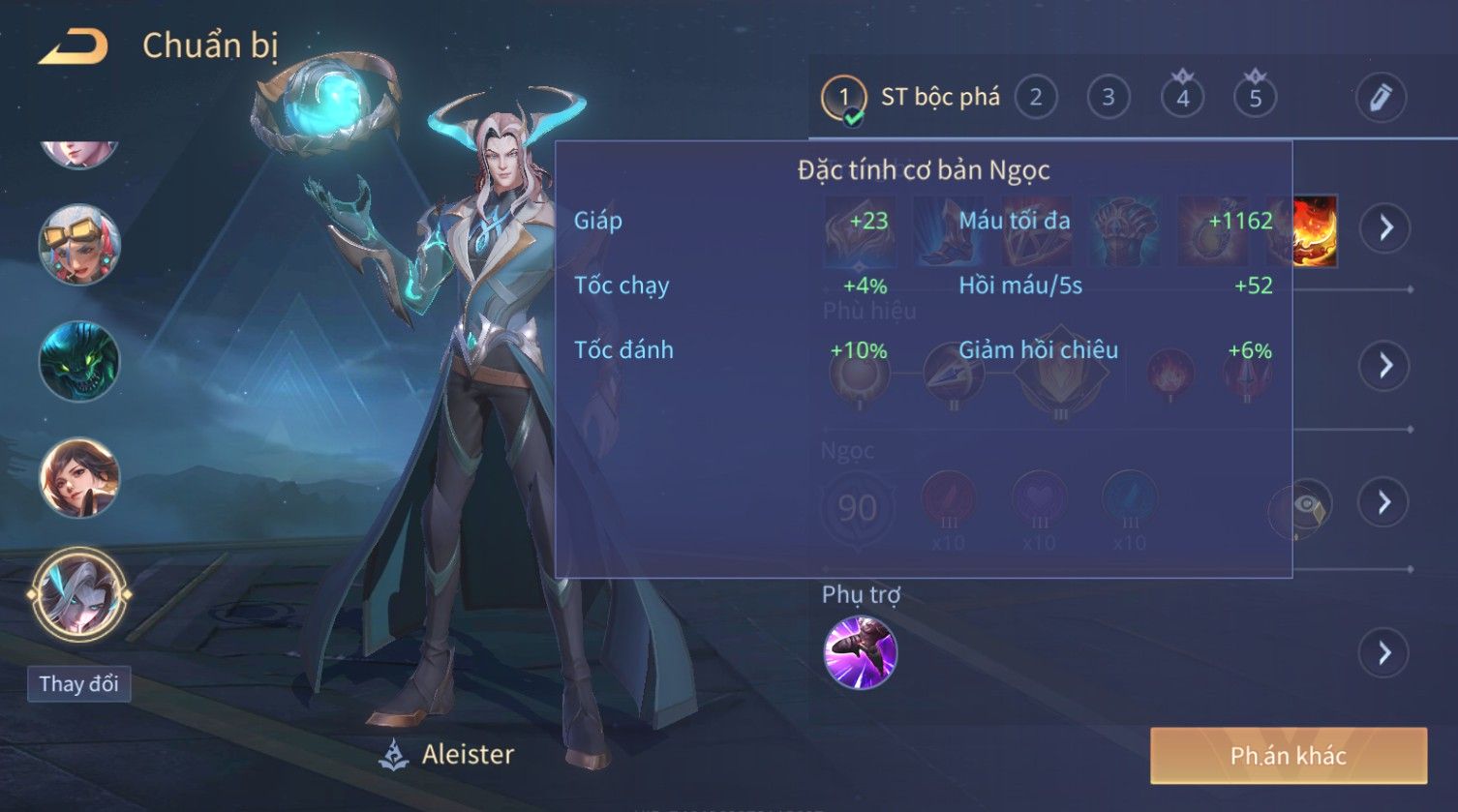
Task: Switch to build preset 3
Action: [1109, 98]
